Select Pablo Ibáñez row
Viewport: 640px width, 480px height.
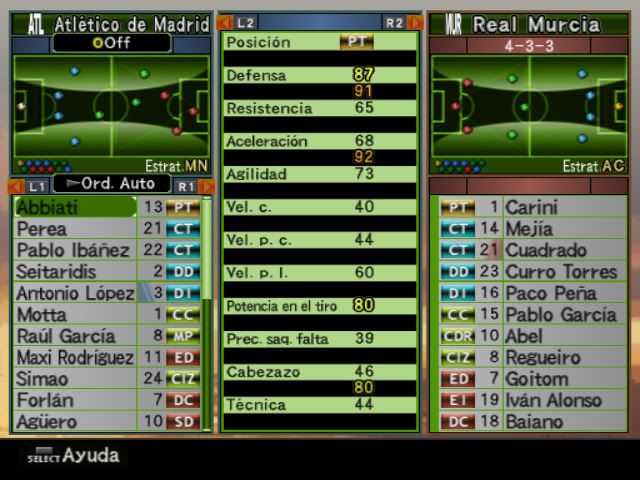pyautogui.click(x=75, y=250)
